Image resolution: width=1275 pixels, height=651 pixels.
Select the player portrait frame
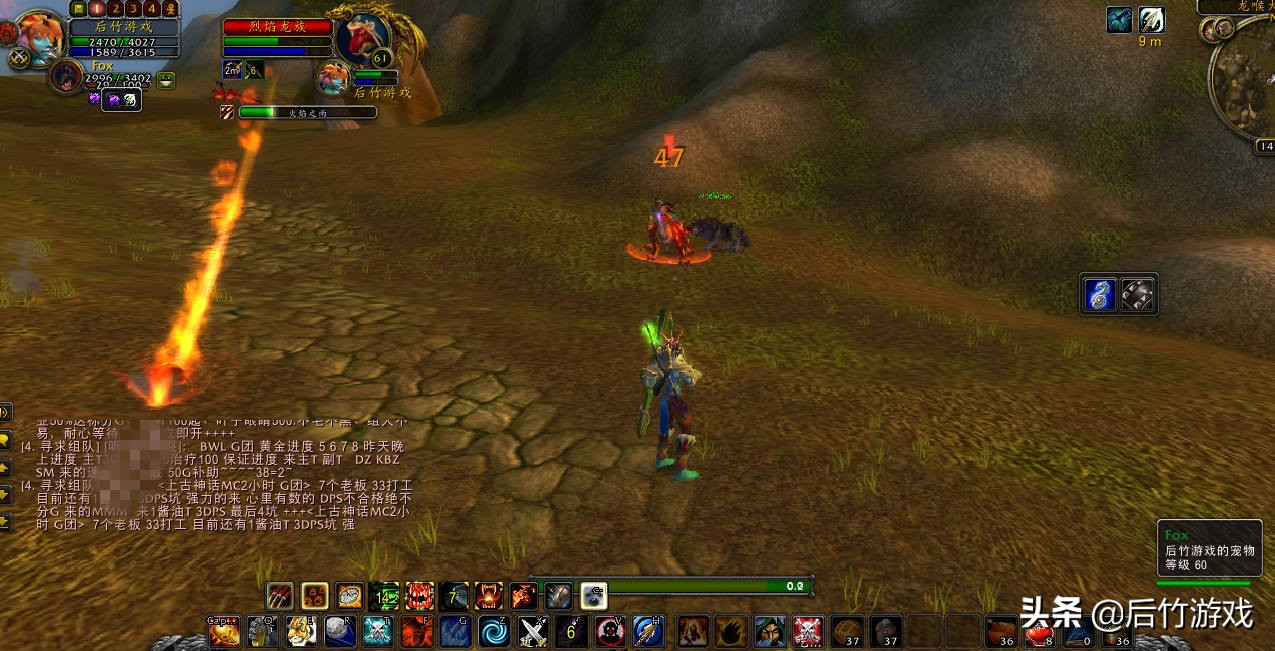pos(40,36)
